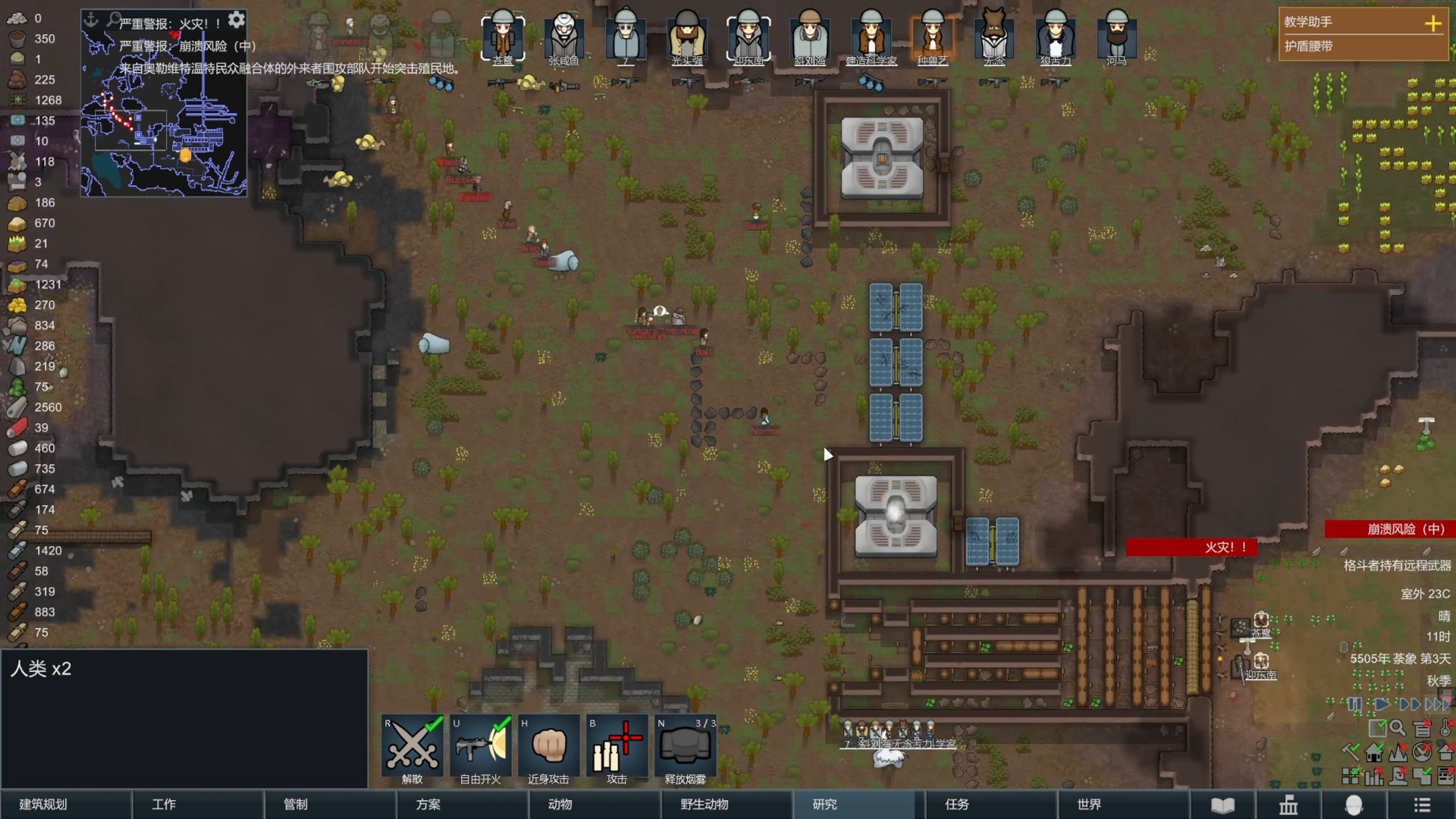This screenshot has width=1456, height=819.
Task: Click the 解散 (undraft) crossed-swords command
Action: pyautogui.click(x=412, y=747)
